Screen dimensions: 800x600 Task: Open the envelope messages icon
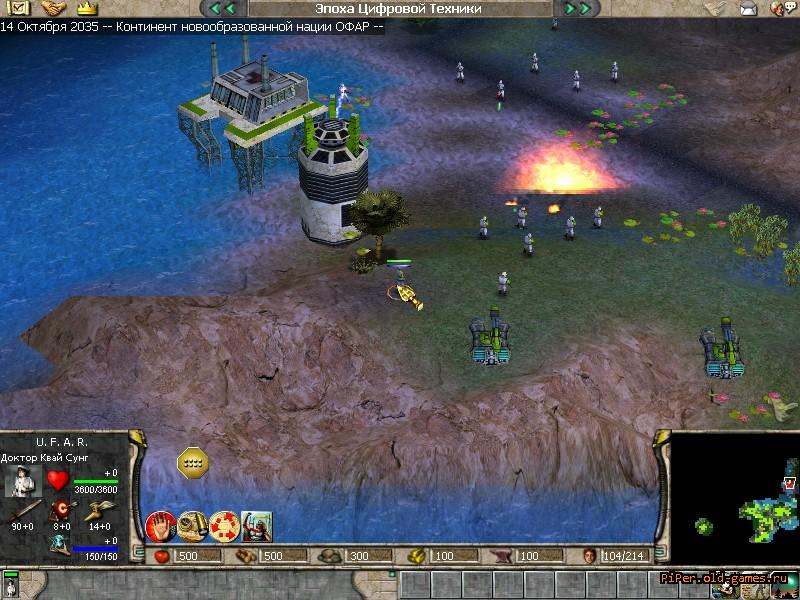coord(747,8)
